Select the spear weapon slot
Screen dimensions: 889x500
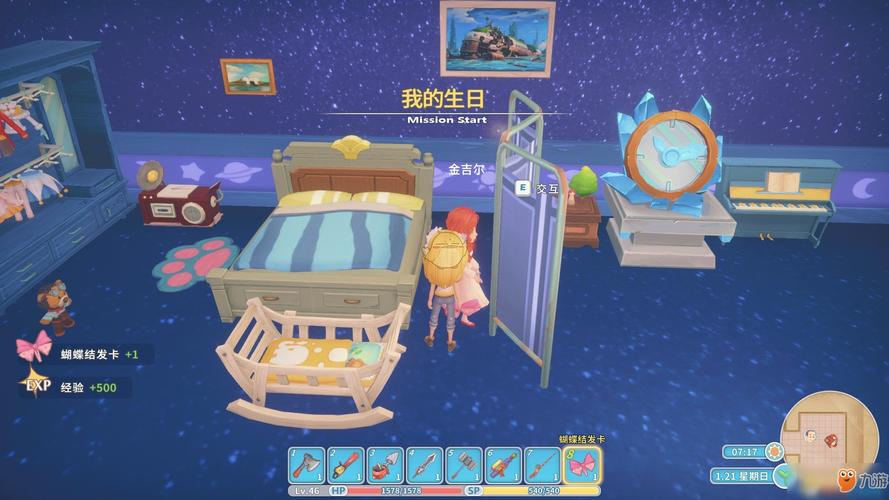(x=424, y=465)
